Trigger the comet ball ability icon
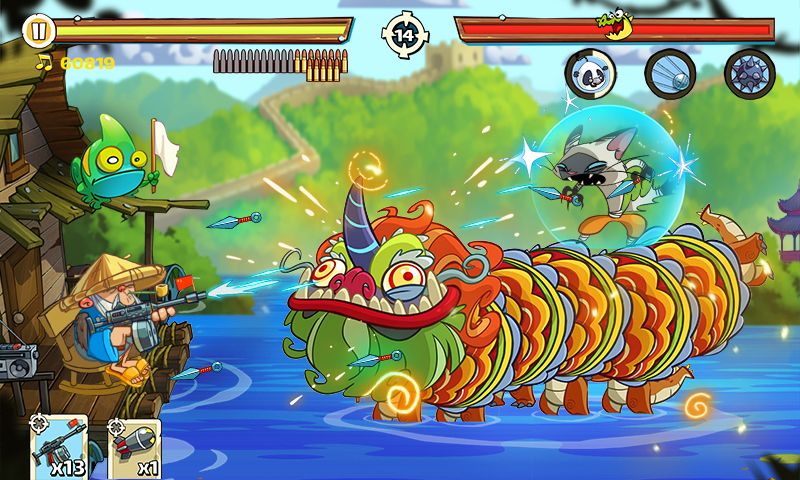Image resolution: width=800 pixels, height=480 pixels. (669, 73)
